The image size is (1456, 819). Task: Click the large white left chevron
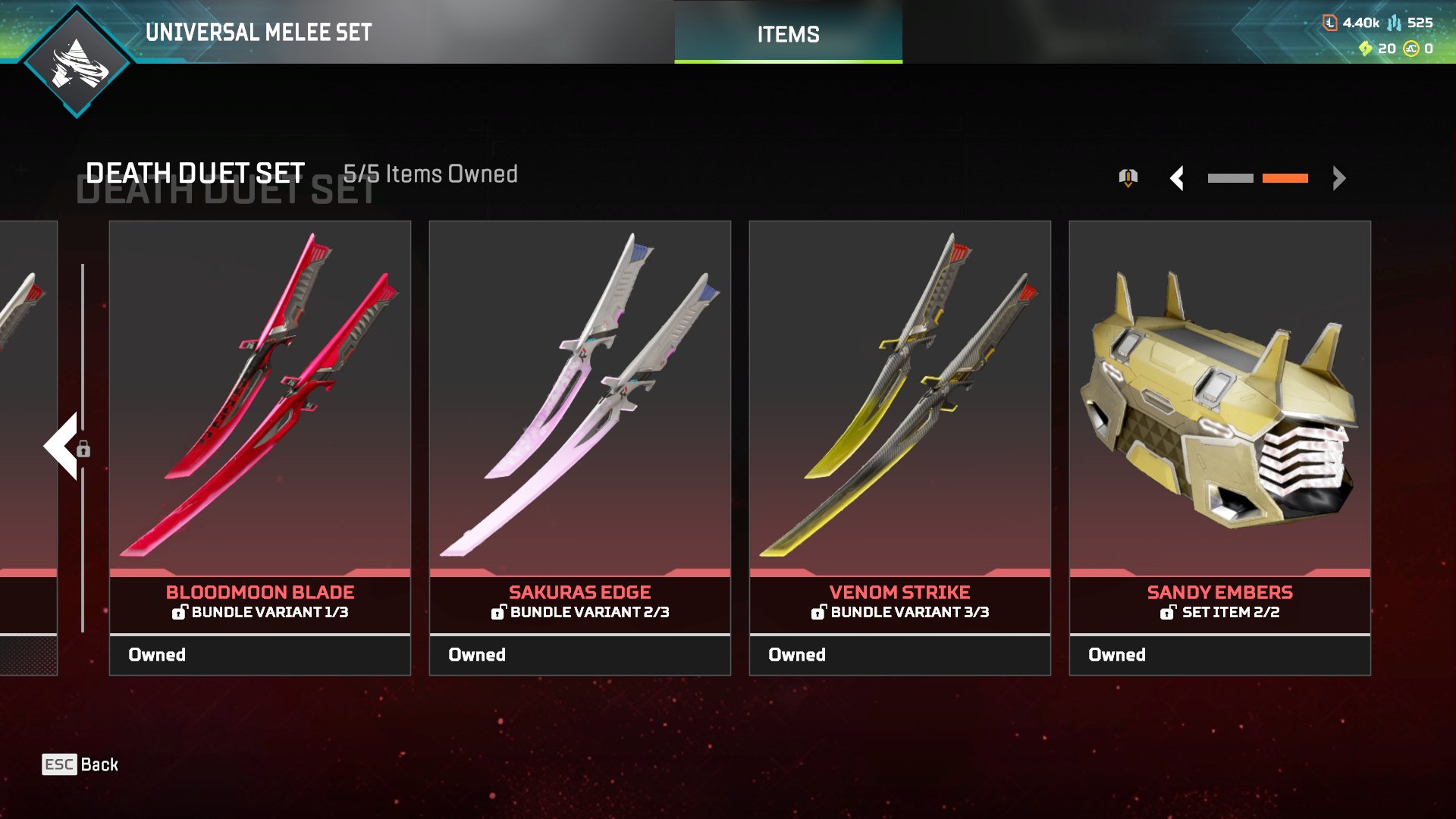coord(61,446)
